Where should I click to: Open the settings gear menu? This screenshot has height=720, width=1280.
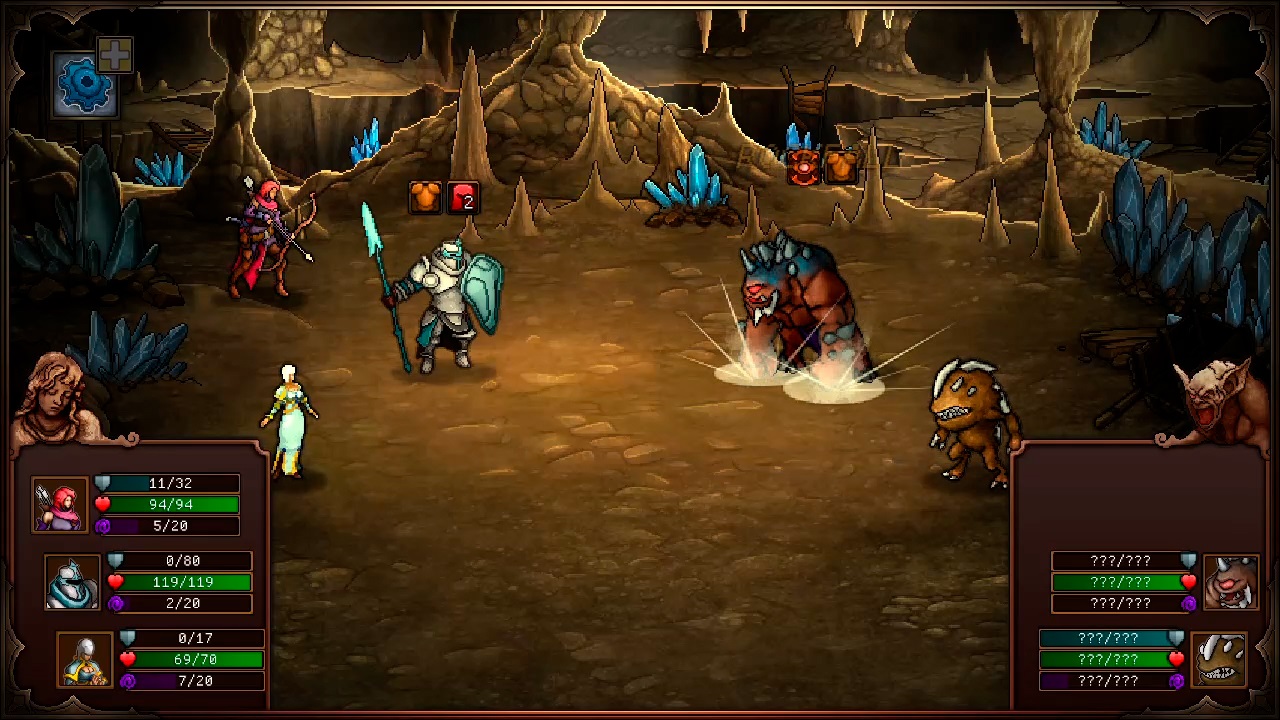click(x=85, y=82)
